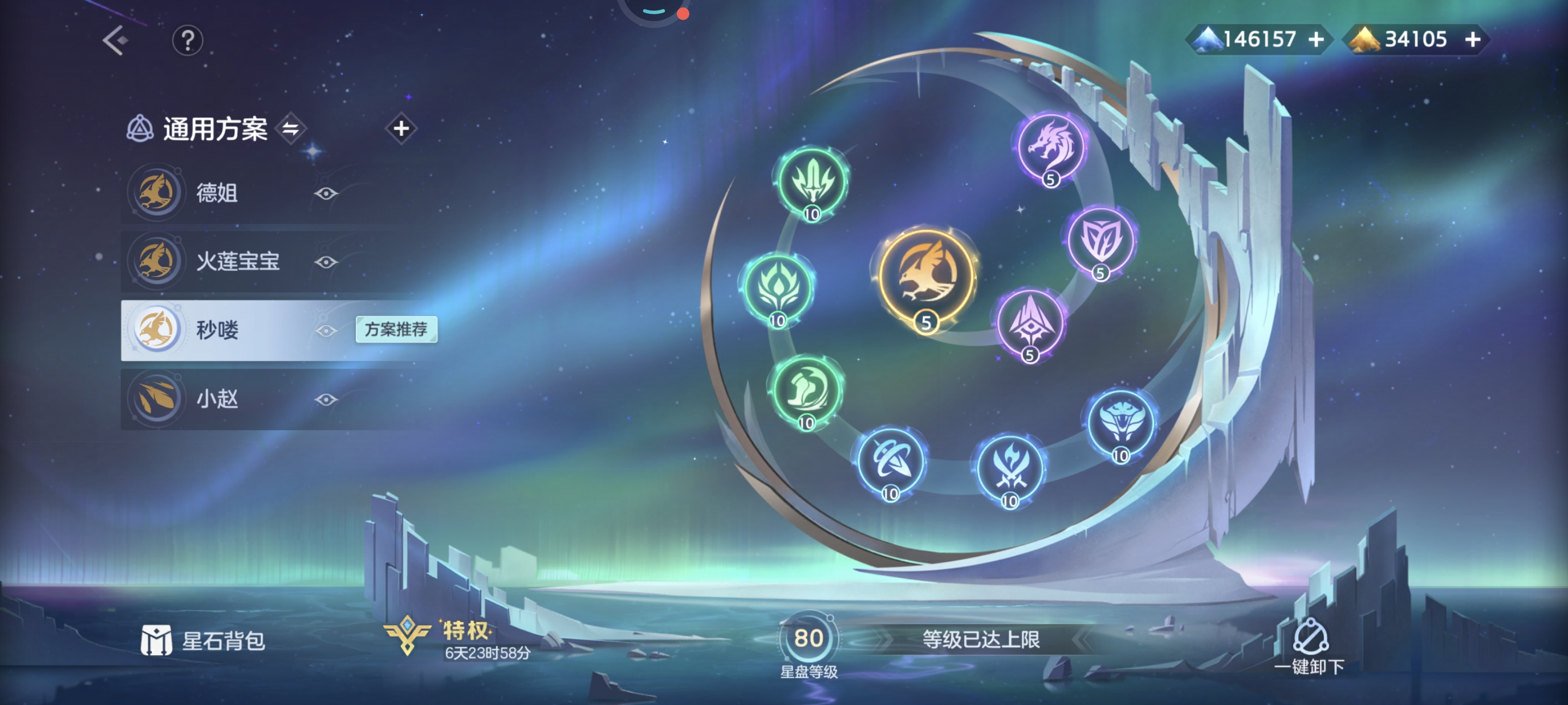Add a new plan with plus button
This screenshot has height=705, width=1568.
coord(400,128)
